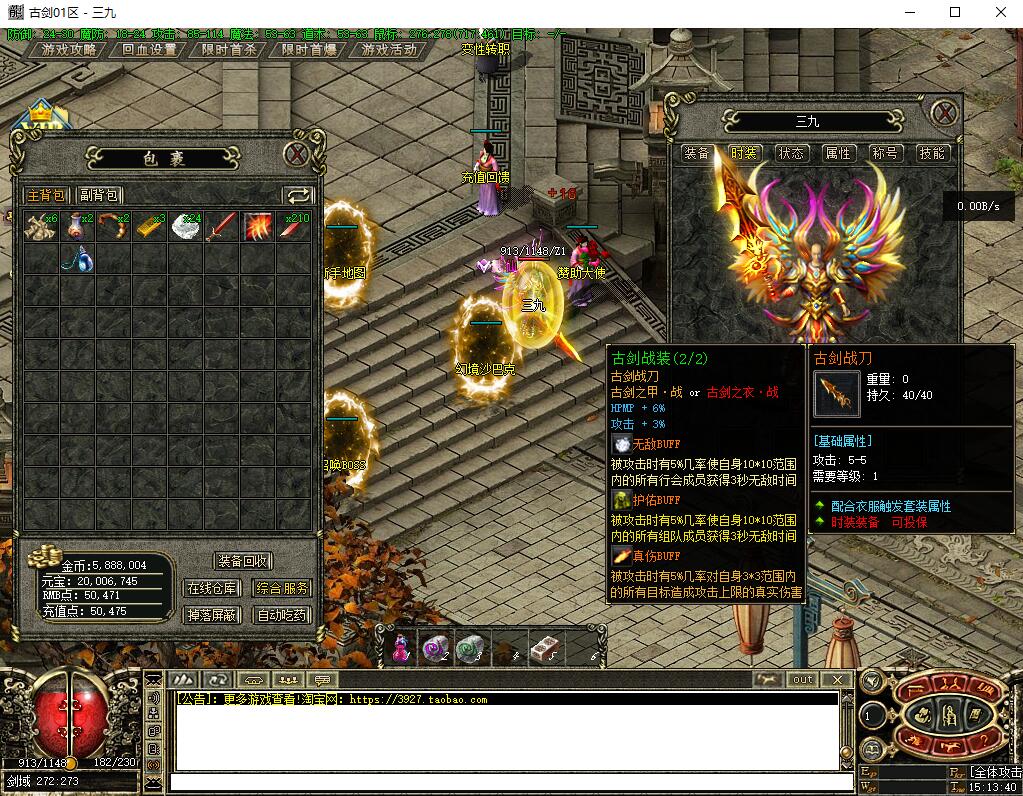Click the bag sort arrows button
1023x796 pixels.
click(298, 195)
